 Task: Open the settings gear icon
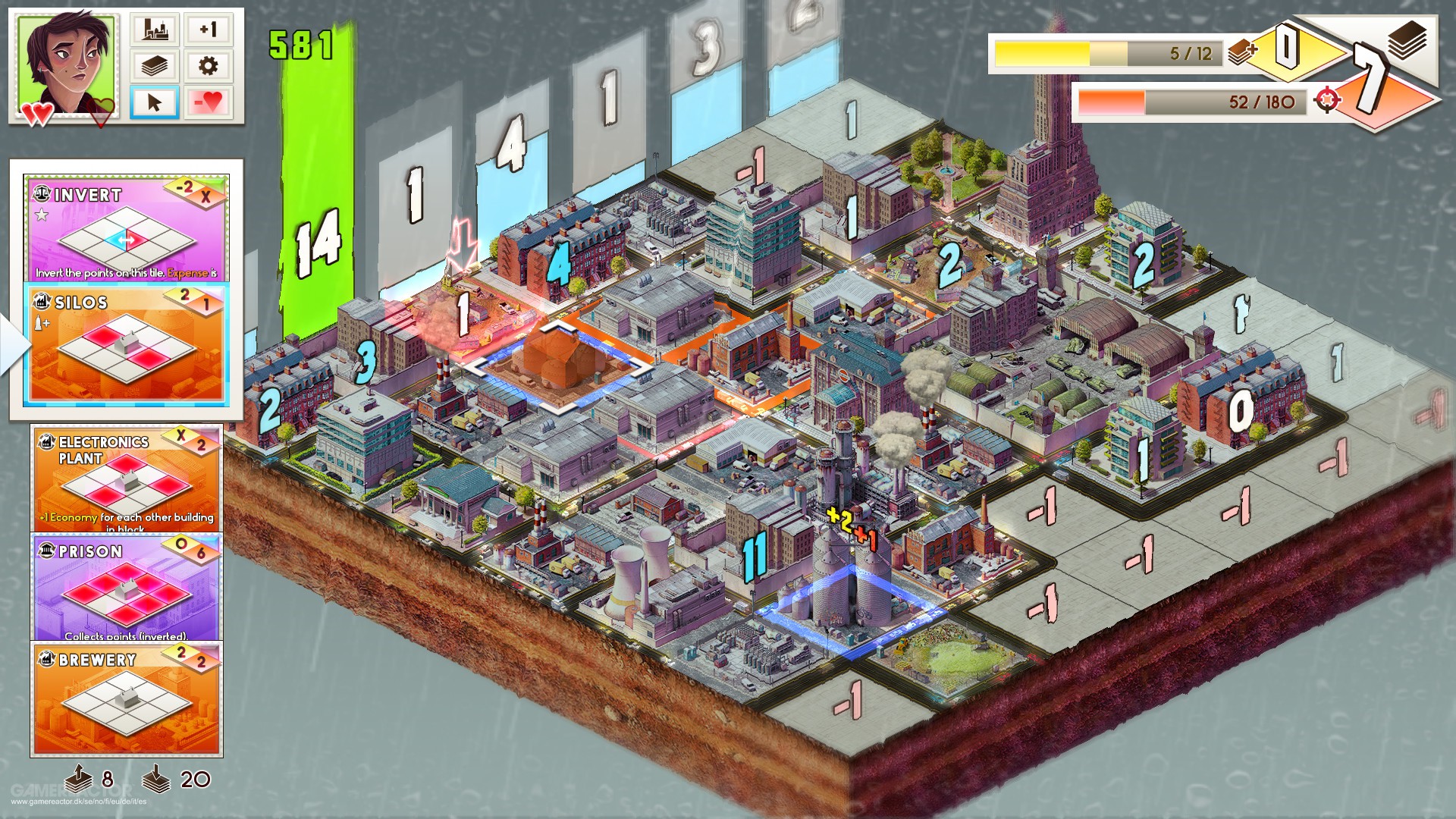click(208, 67)
